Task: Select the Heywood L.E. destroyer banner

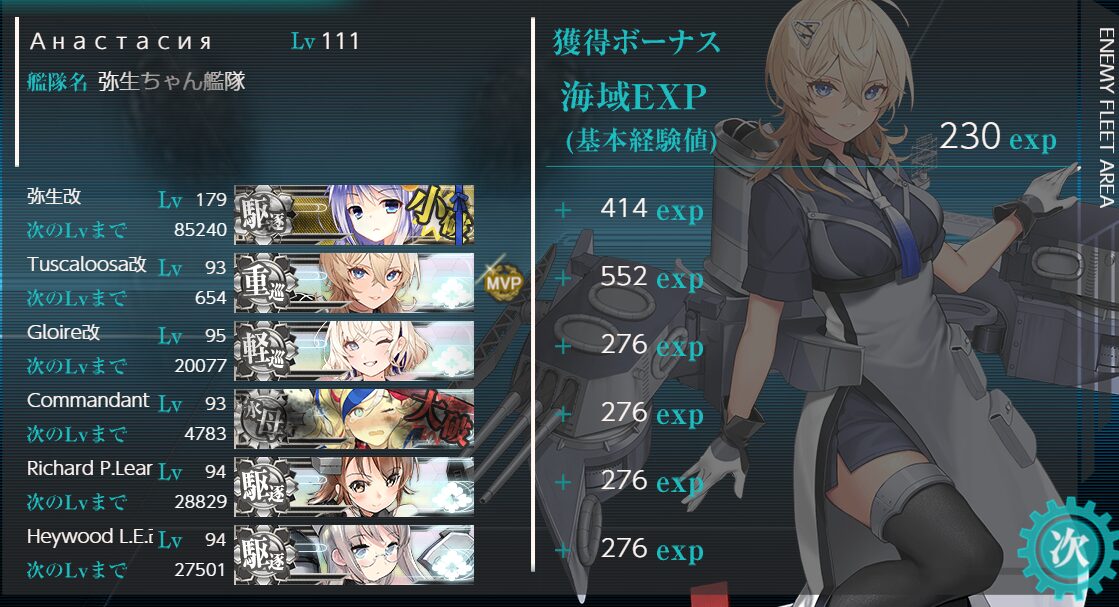Action: (x=354, y=554)
